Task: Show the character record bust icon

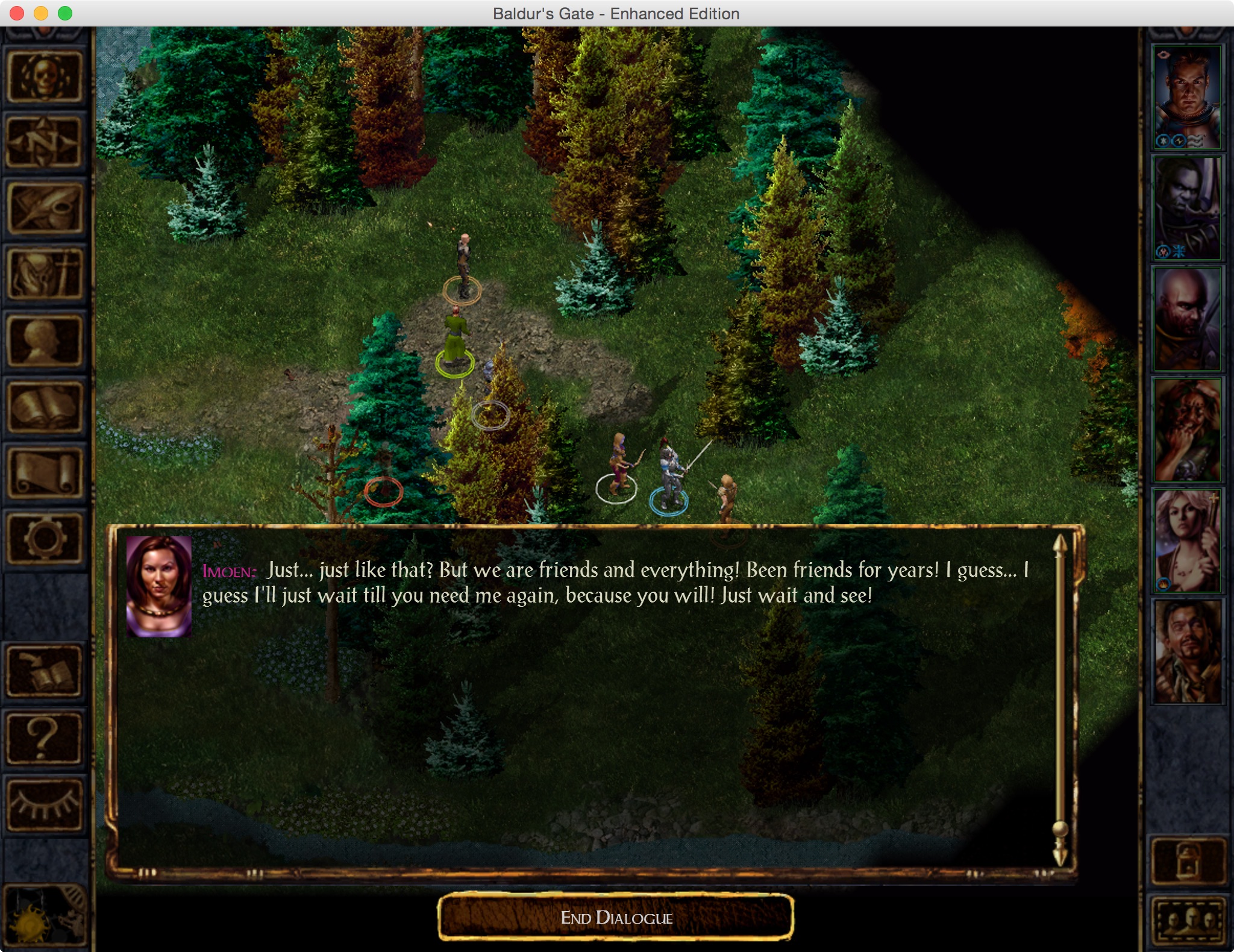Action: pos(45,341)
